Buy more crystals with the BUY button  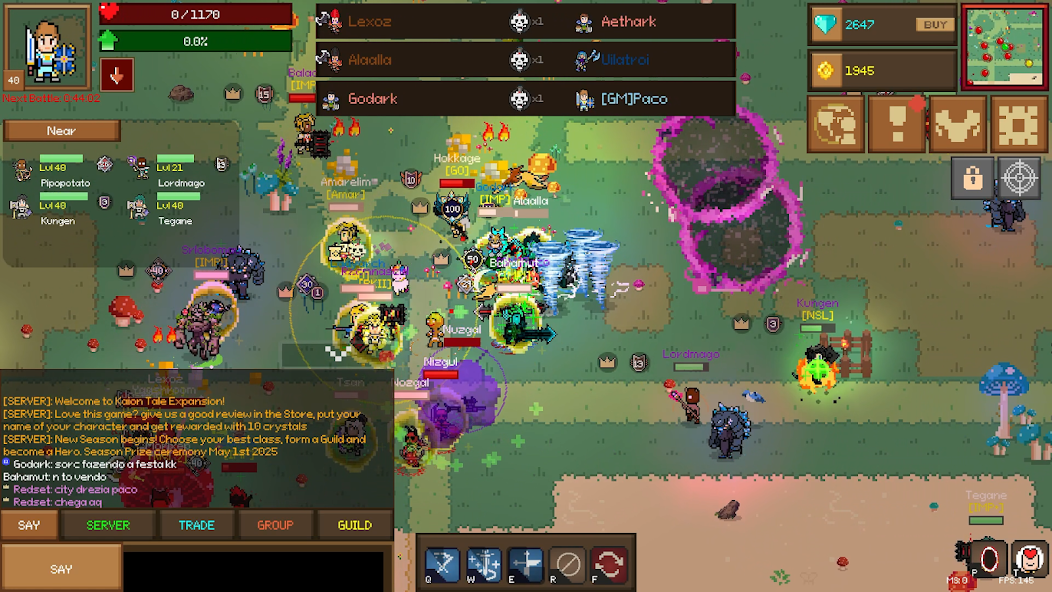[935, 25]
